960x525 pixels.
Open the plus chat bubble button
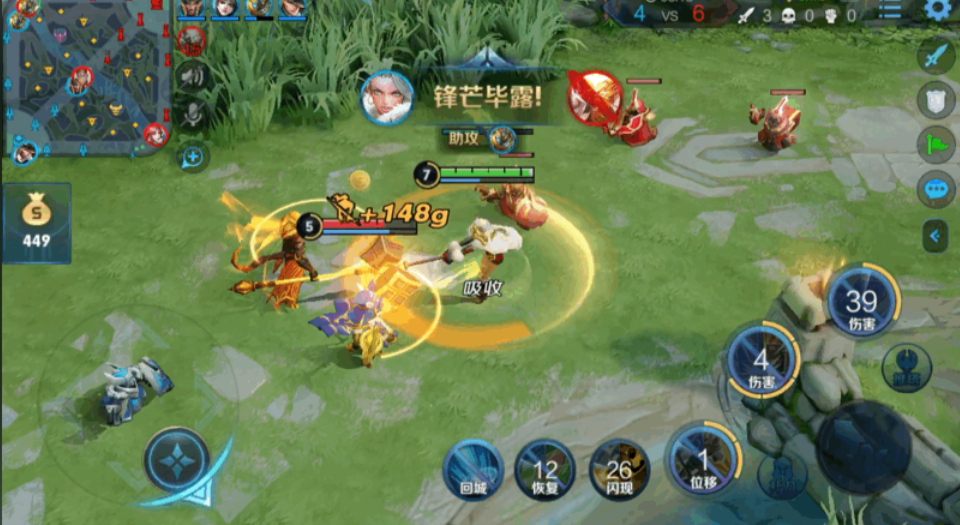pos(191,155)
